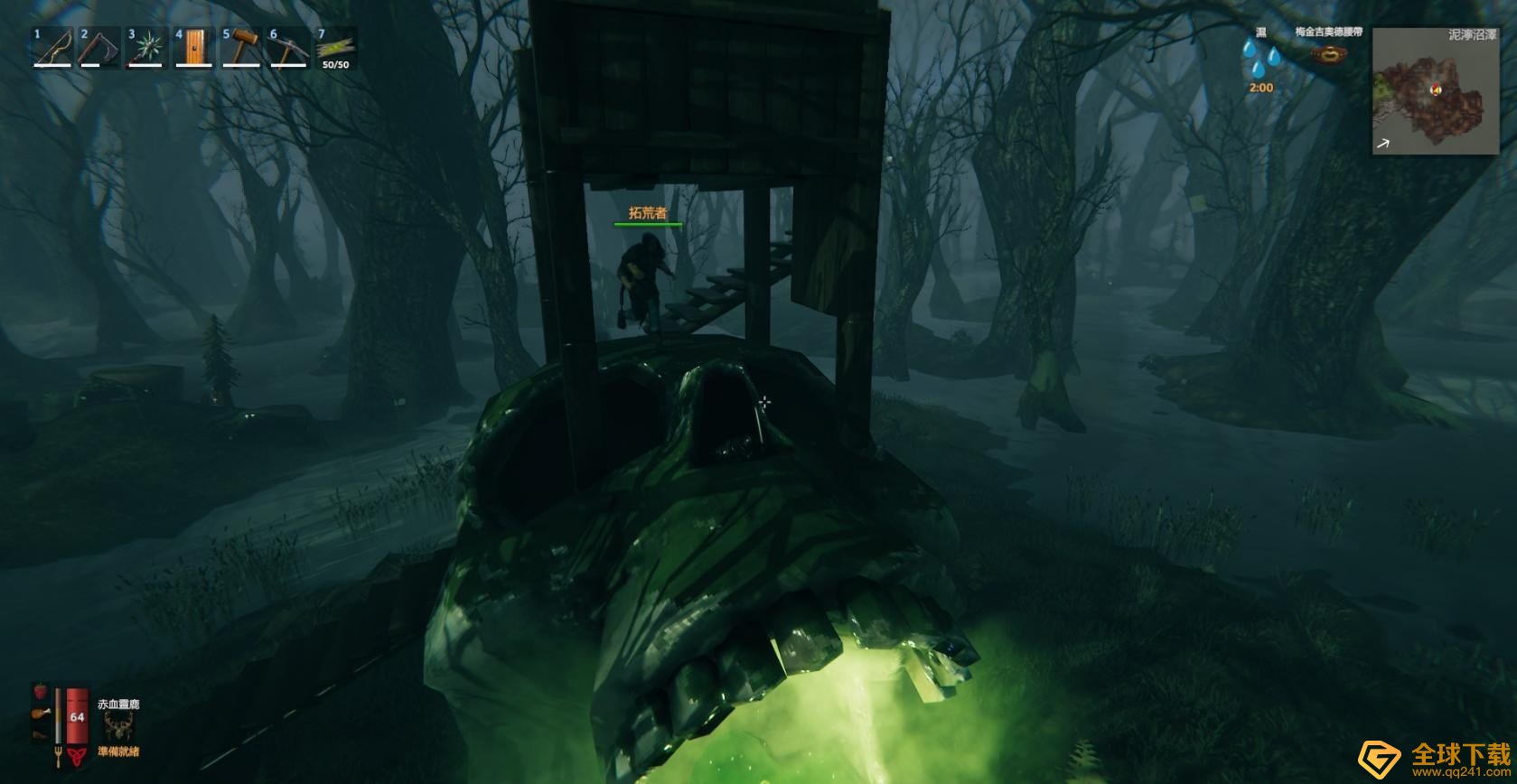The width and height of the screenshot is (1517, 784).
Task: Select the bow in hotbar slot 1
Action: tap(53, 47)
